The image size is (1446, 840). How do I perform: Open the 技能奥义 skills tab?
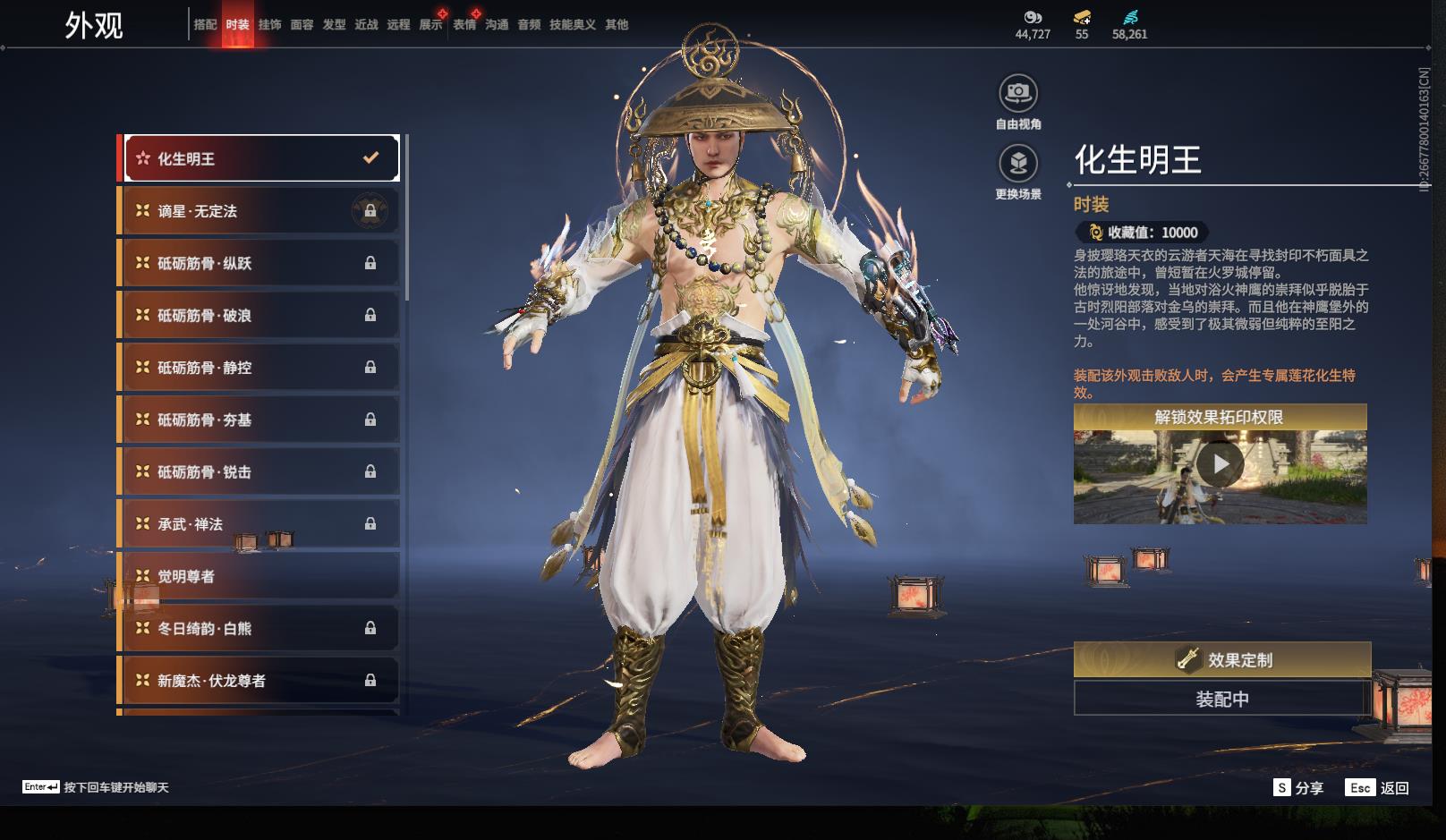click(572, 25)
